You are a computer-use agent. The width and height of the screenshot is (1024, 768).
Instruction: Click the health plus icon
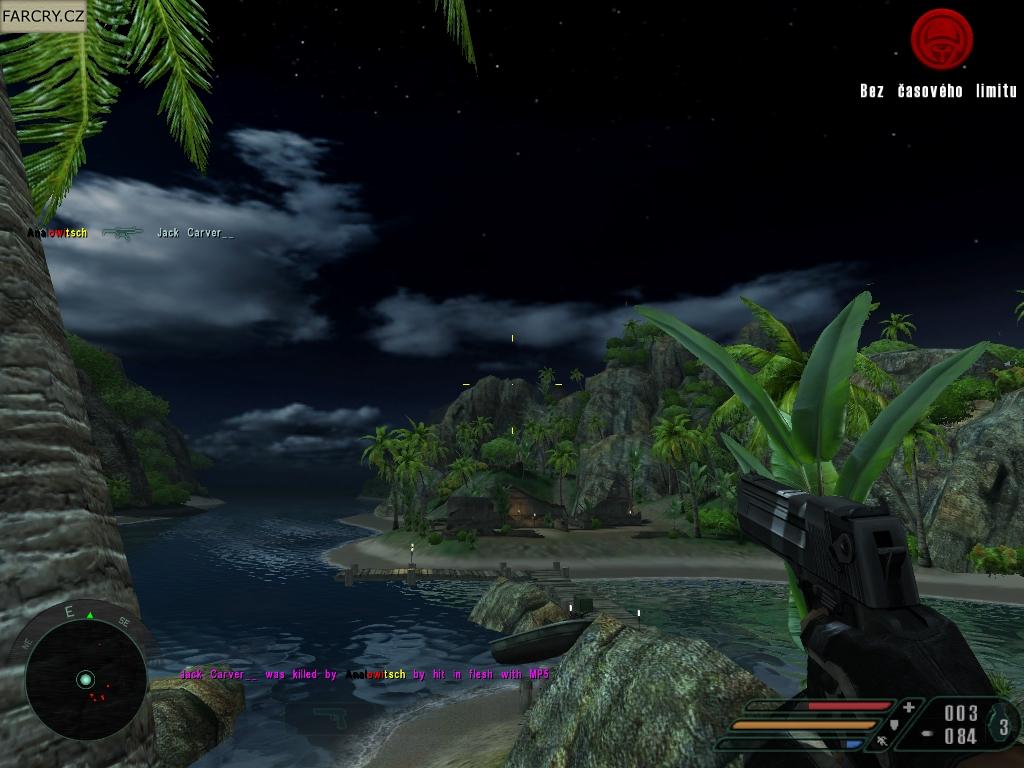click(x=908, y=707)
